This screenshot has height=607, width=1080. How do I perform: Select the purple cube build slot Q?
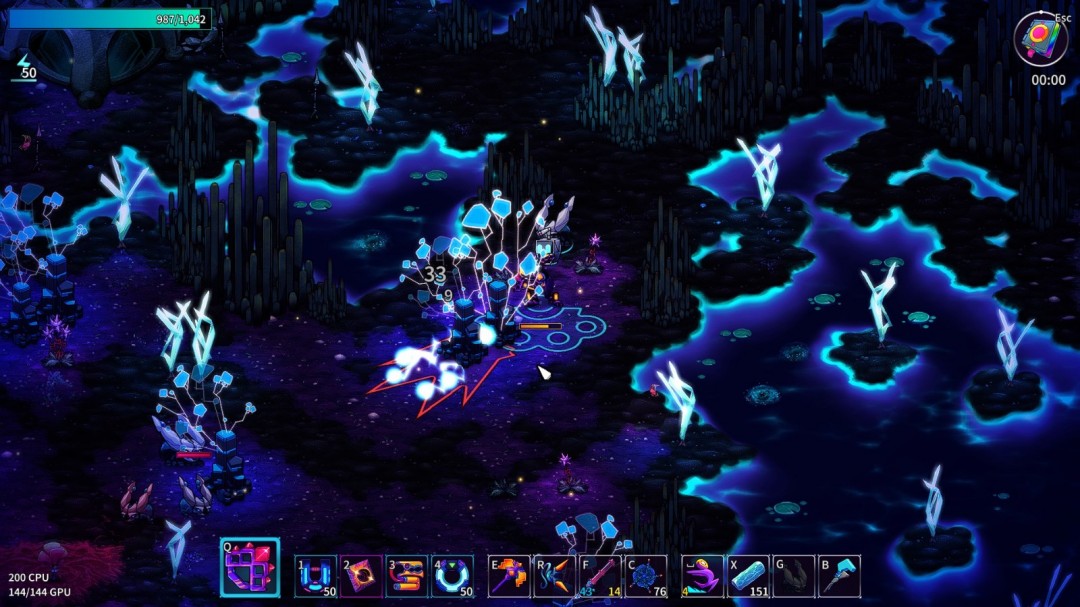(x=250, y=569)
